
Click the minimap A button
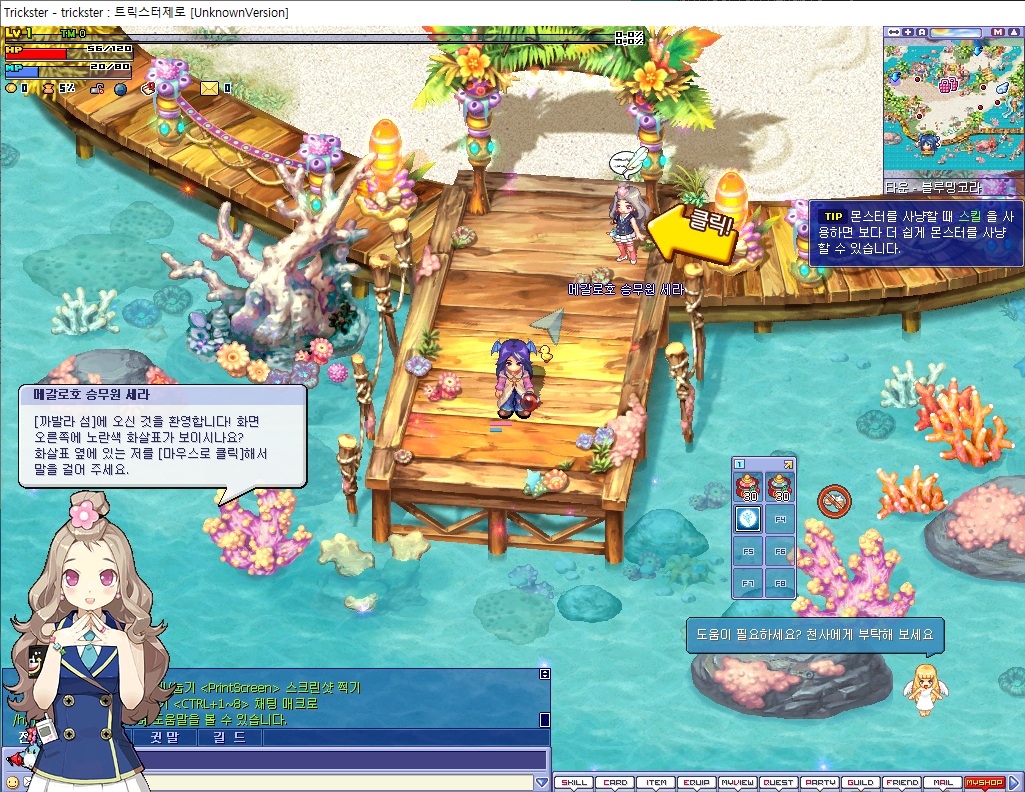tap(922, 32)
